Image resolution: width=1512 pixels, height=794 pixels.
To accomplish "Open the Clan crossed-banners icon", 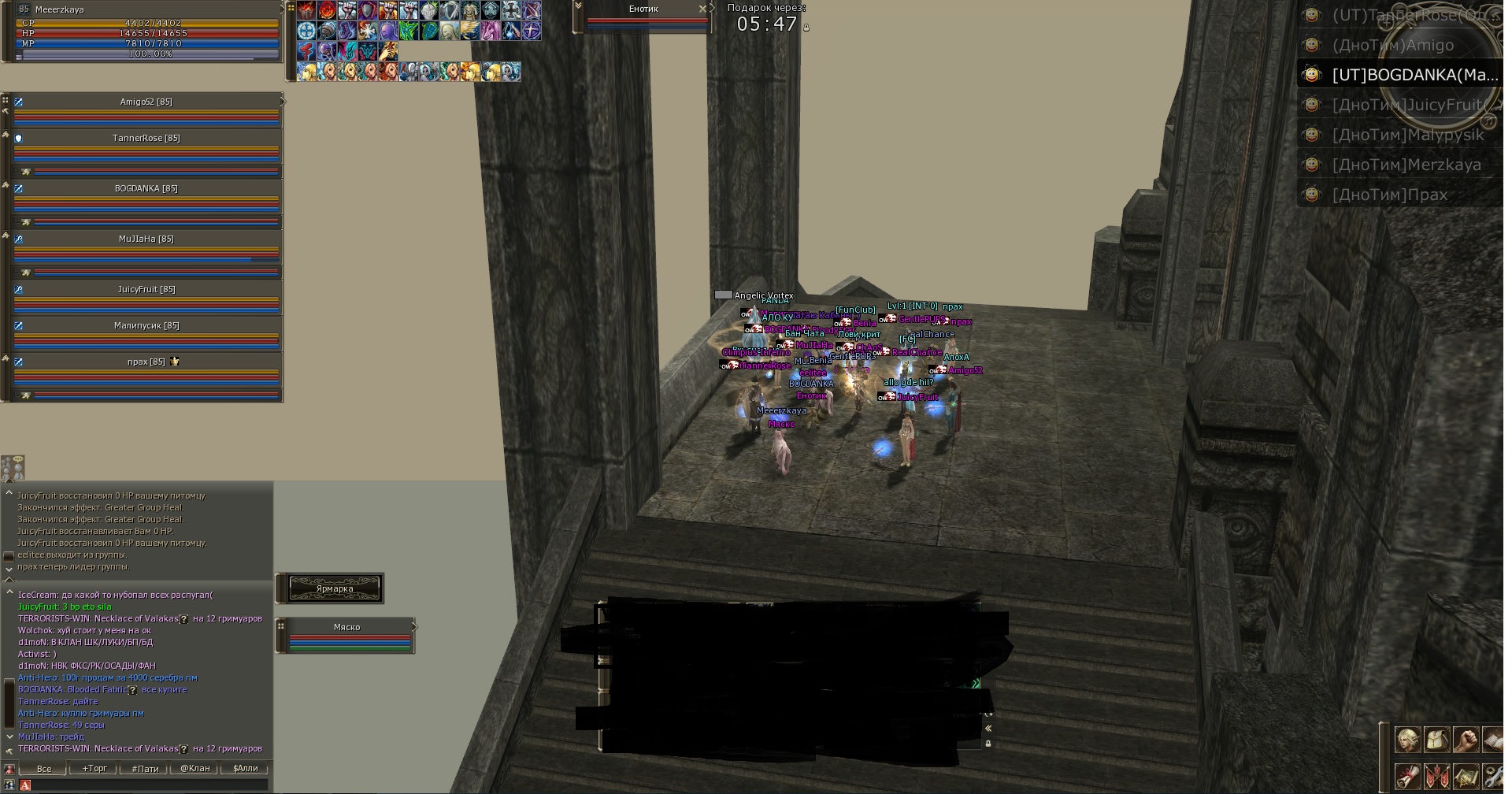I will point(1436,777).
